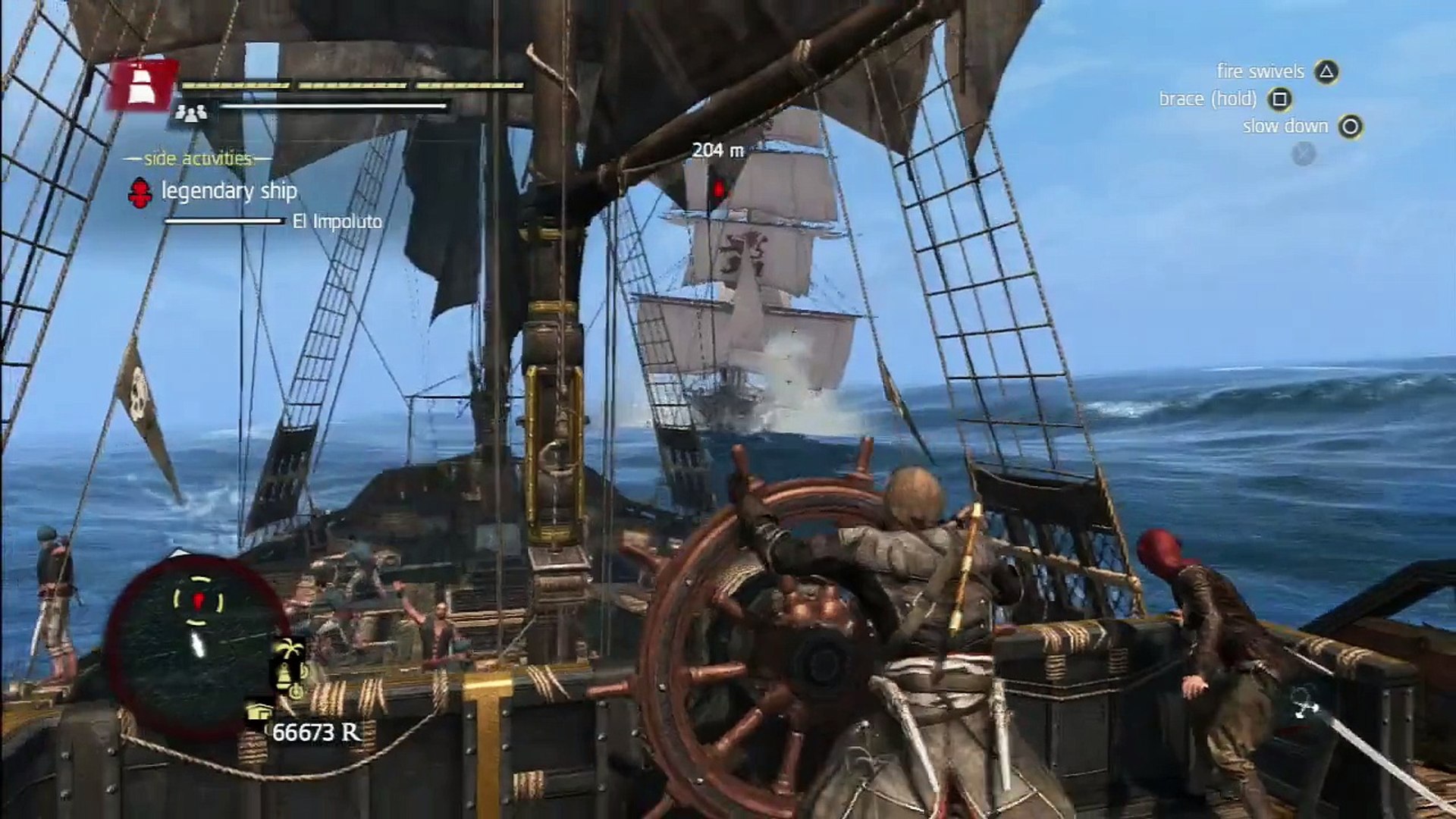Click the red ship sail icon
Image resolution: width=1456 pixels, height=819 pixels.
coord(142,85)
